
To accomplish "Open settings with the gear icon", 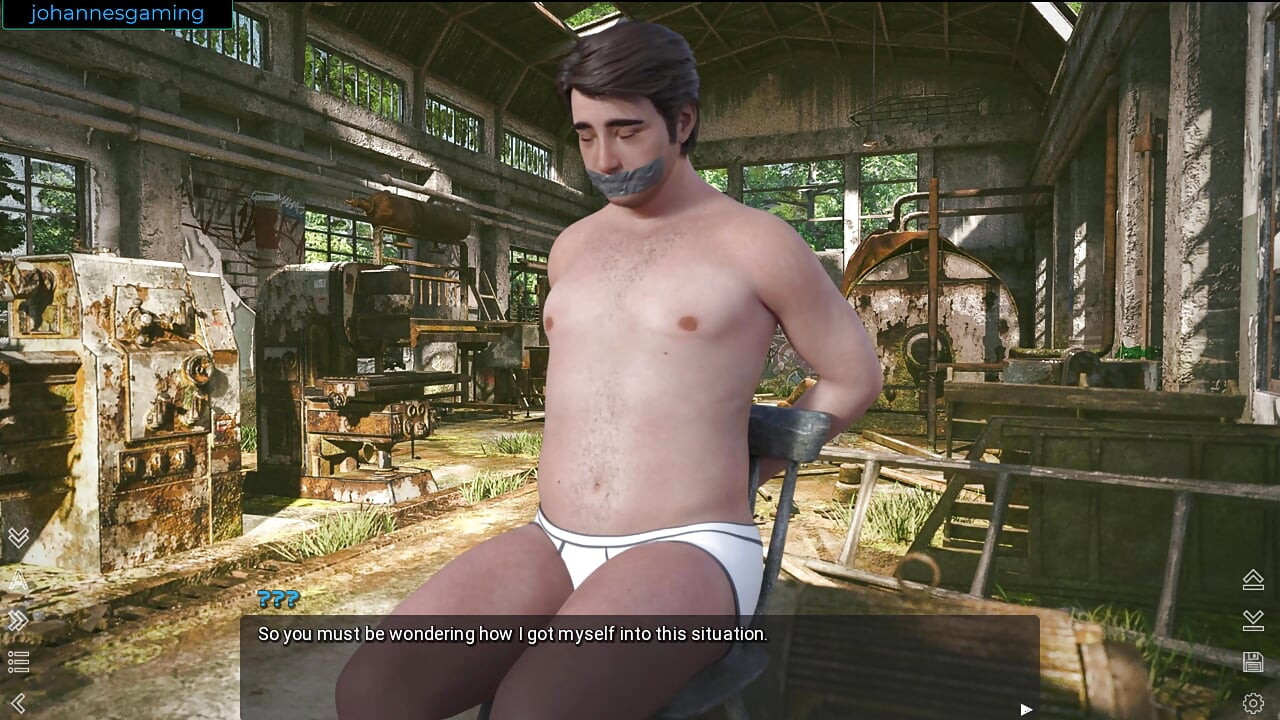I will click(1253, 703).
